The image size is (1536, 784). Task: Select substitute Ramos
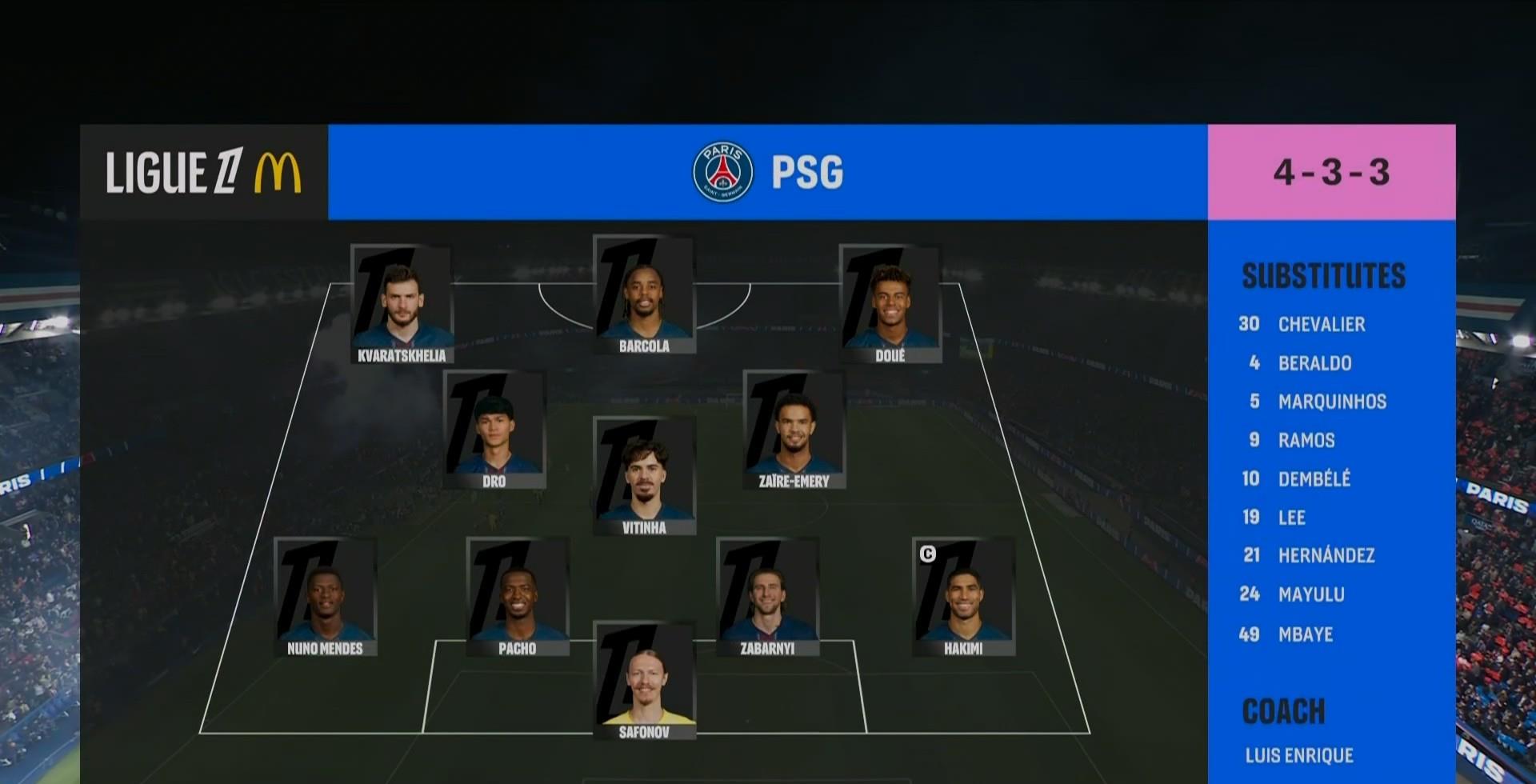tap(1306, 440)
